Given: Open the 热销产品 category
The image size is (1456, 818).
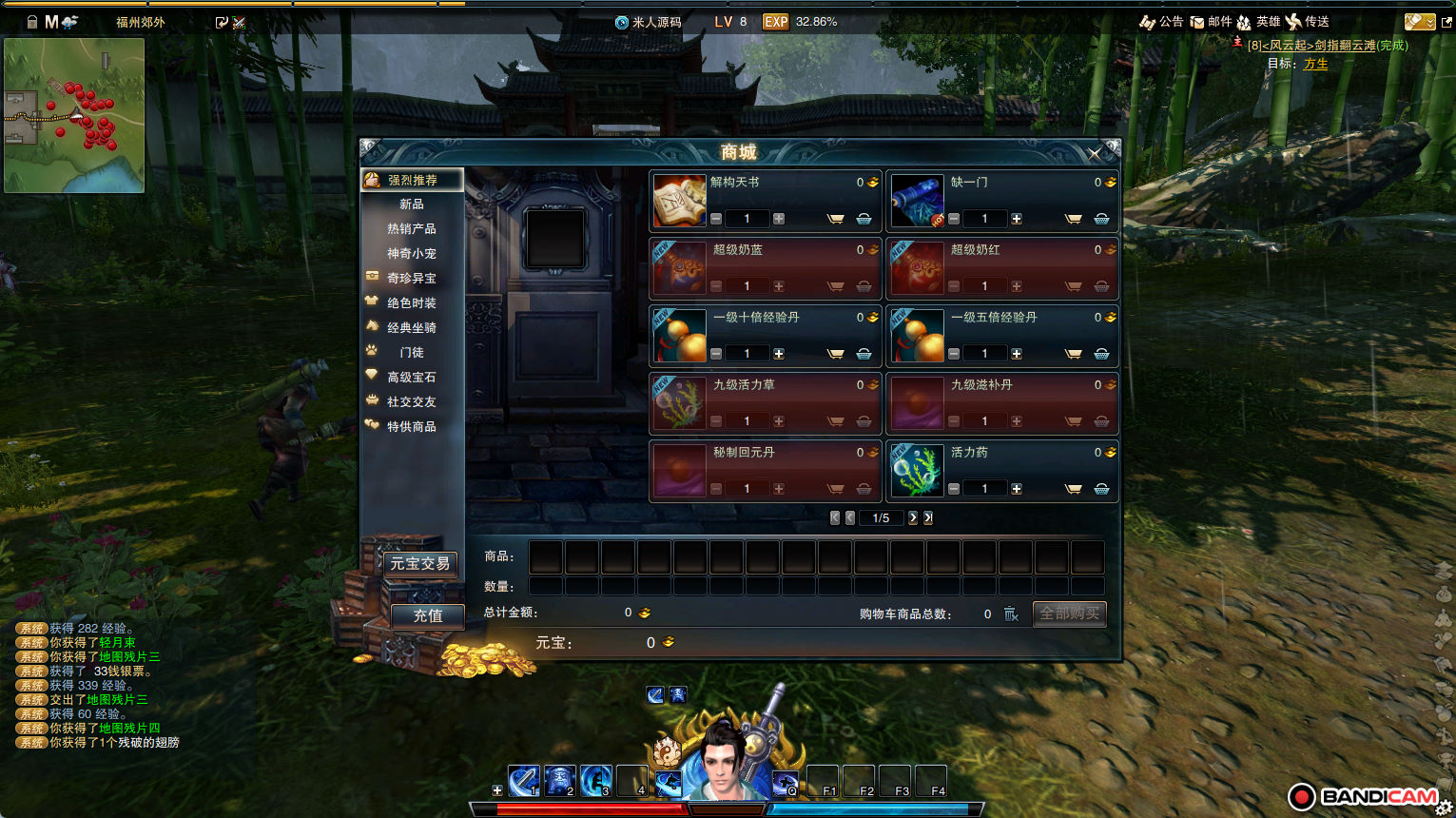Looking at the screenshot, I should pos(412,229).
